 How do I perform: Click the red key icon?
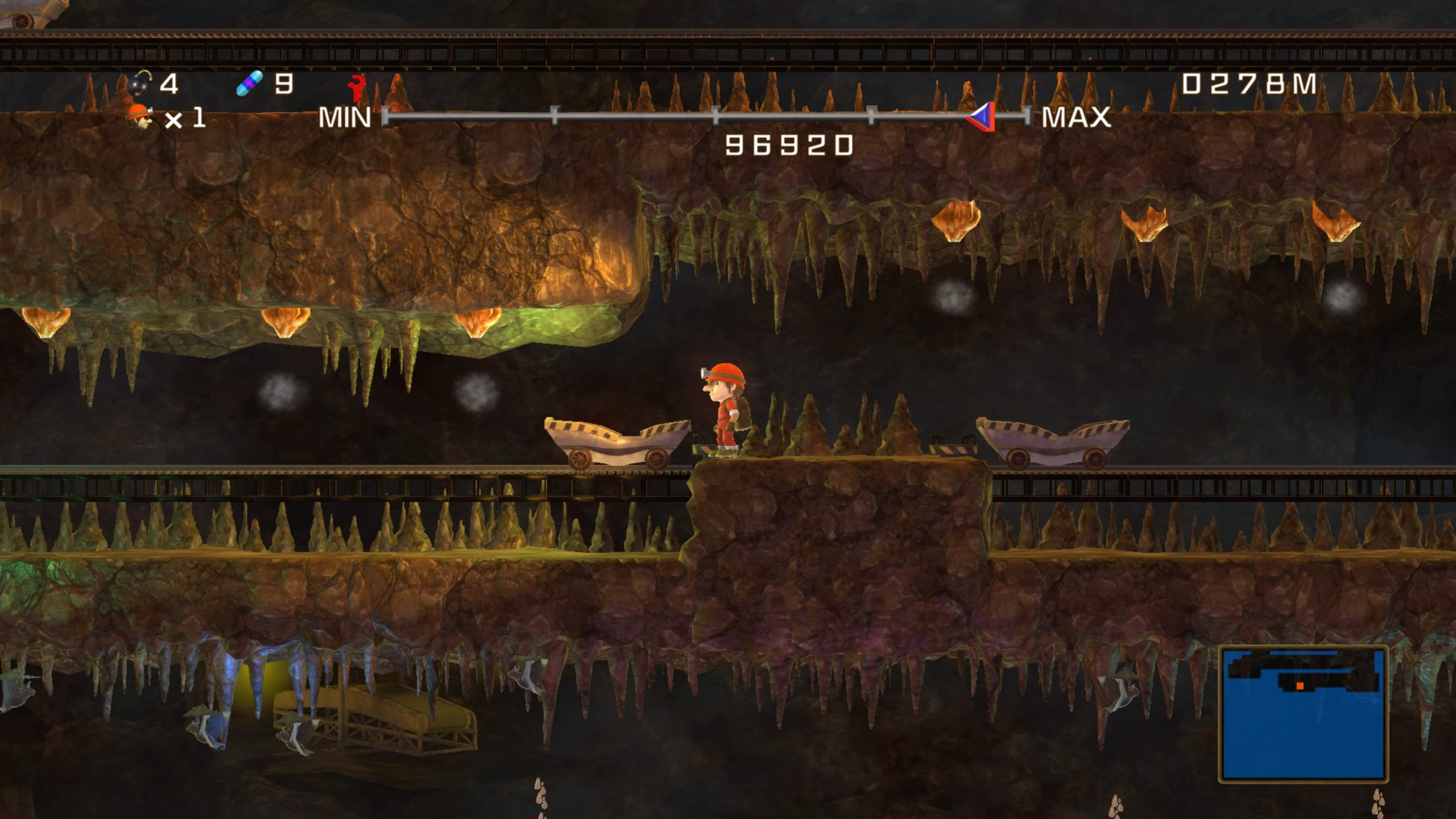pyautogui.click(x=357, y=88)
